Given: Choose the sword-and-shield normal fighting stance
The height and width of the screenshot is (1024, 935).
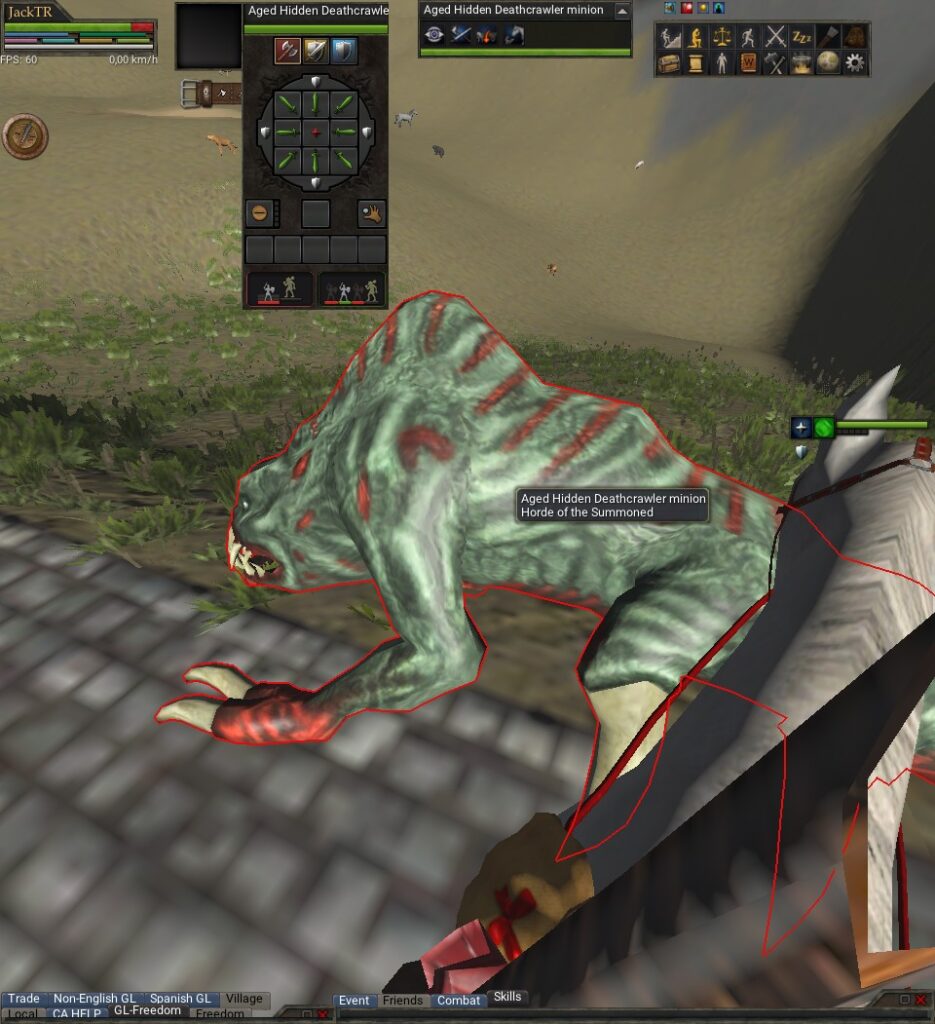Looking at the screenshot, I should [316, 50].
